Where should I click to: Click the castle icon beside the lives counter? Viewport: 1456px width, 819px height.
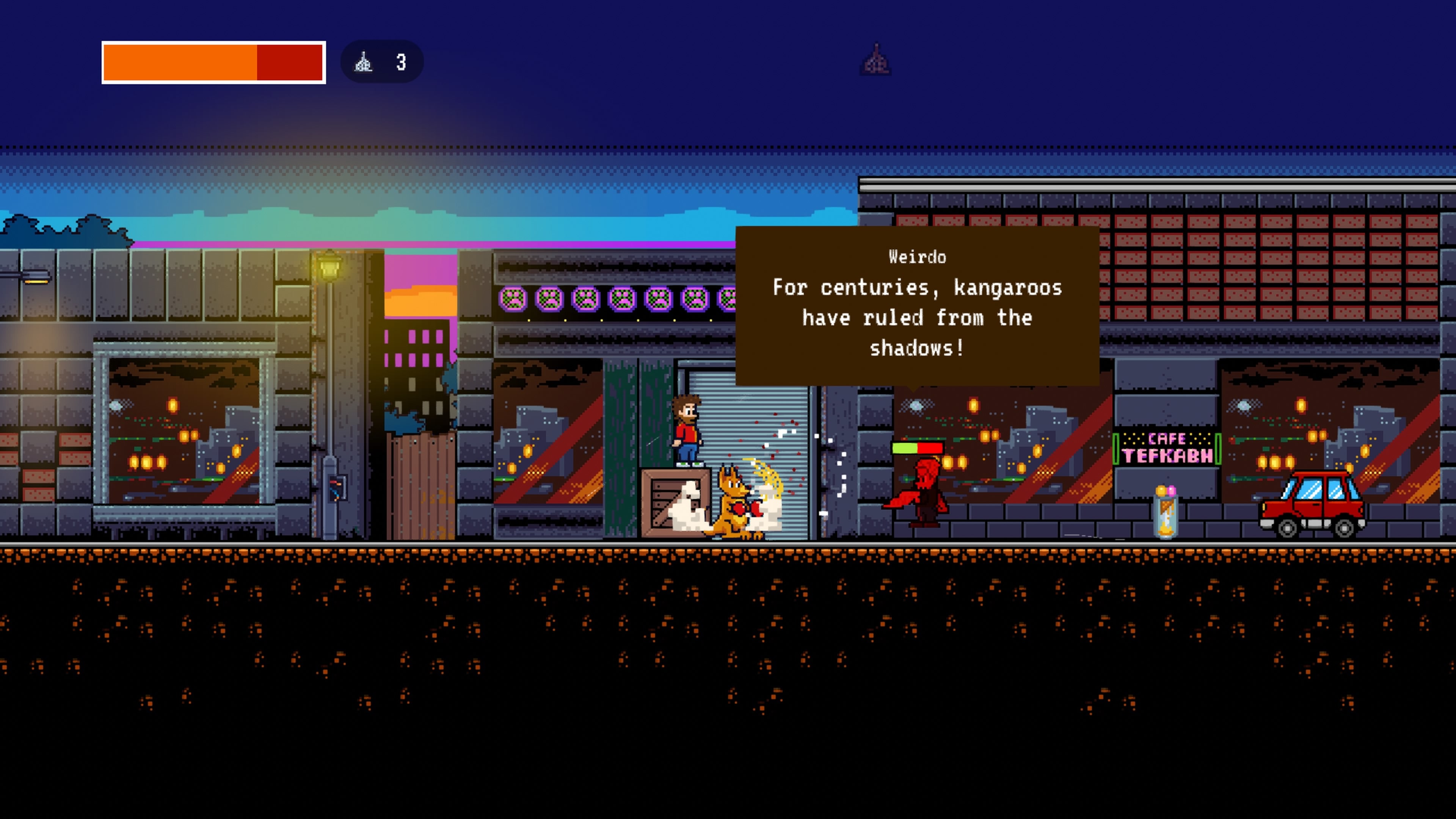(x=364, y=62)
